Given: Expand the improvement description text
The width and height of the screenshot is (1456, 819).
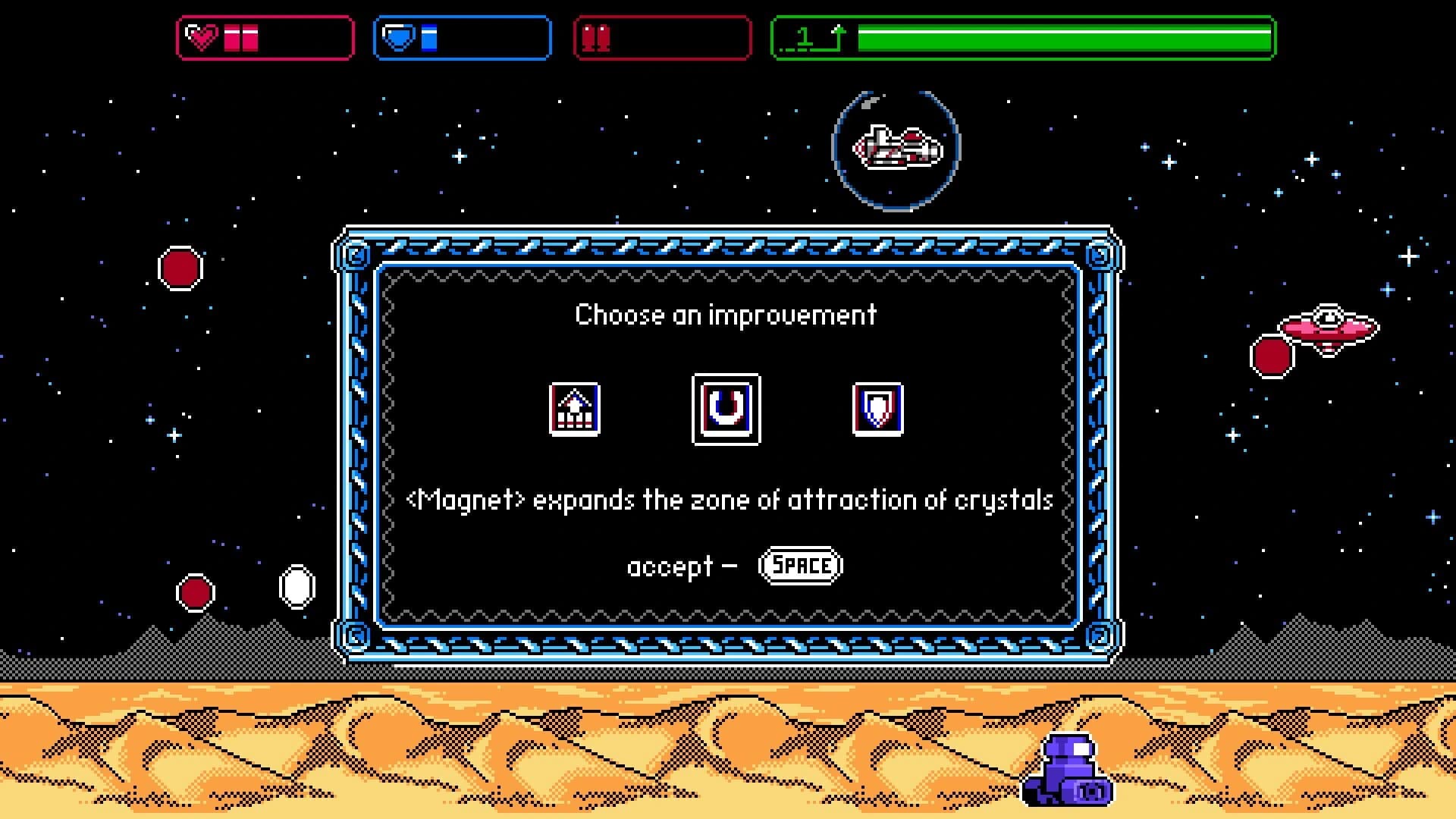Looking at the screenshot, I should coord(728,499).
